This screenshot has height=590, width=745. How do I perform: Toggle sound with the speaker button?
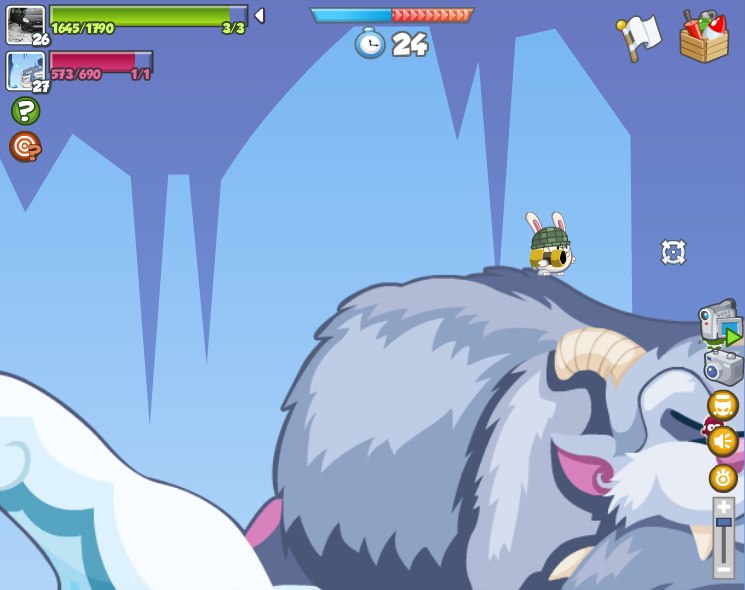(x=723, y=441)
